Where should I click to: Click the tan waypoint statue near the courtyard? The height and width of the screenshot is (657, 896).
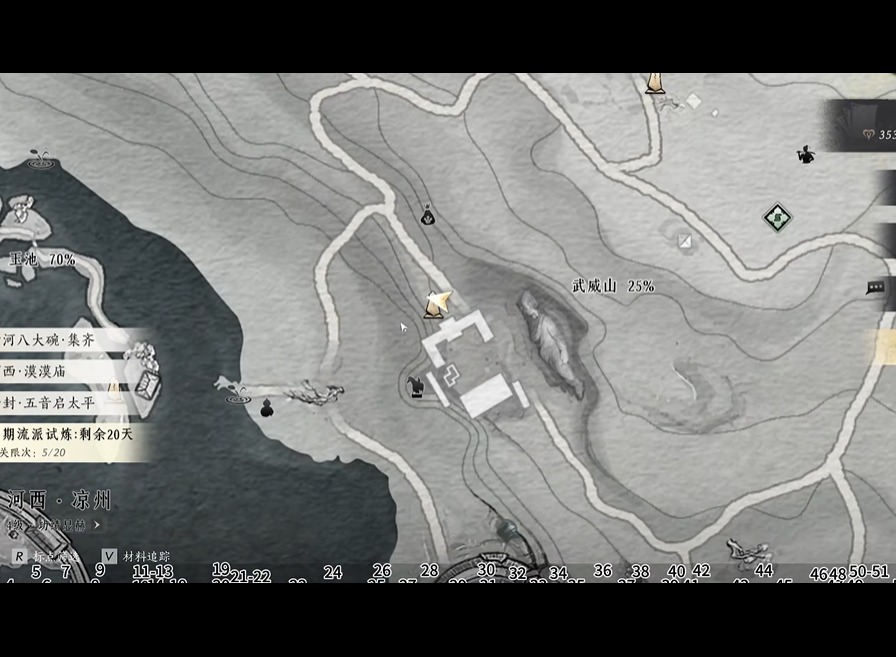point(436,302)
